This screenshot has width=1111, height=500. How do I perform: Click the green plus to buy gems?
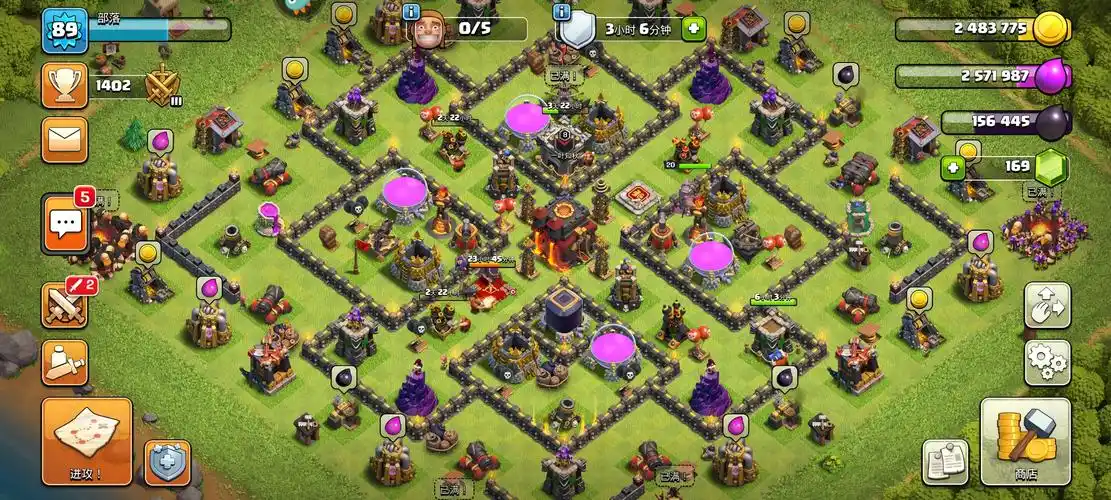point(952,168)
